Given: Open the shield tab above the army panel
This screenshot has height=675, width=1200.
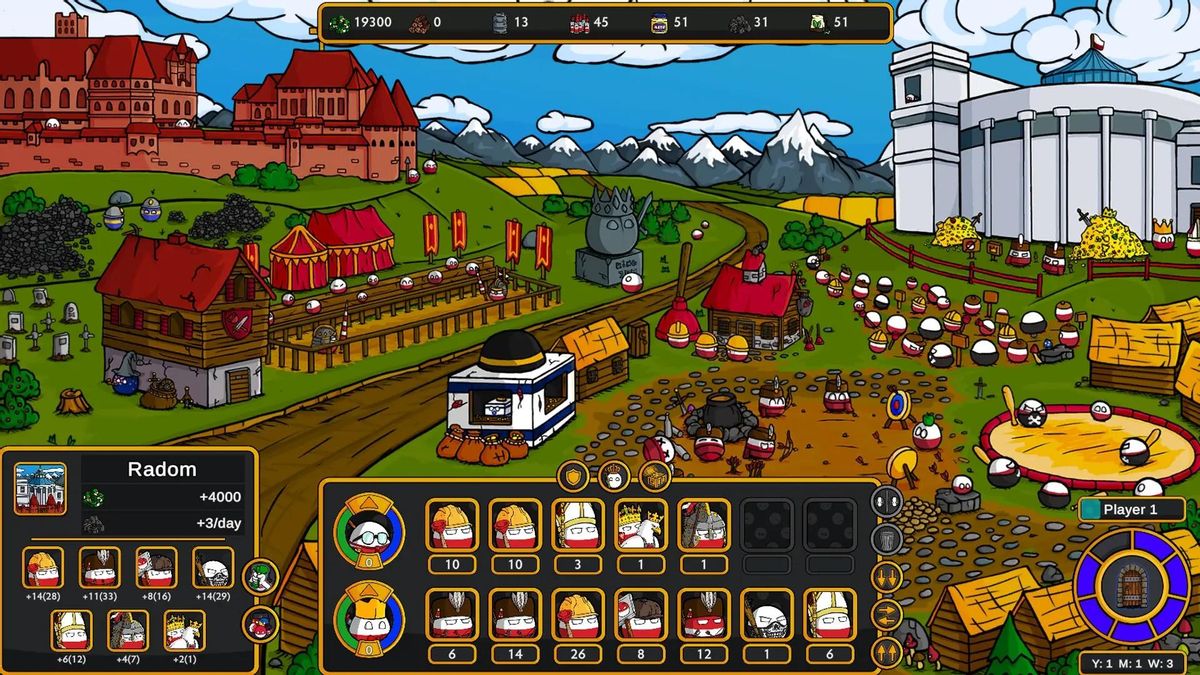Looking at the screenshot, I should click(x=572, y=477).
